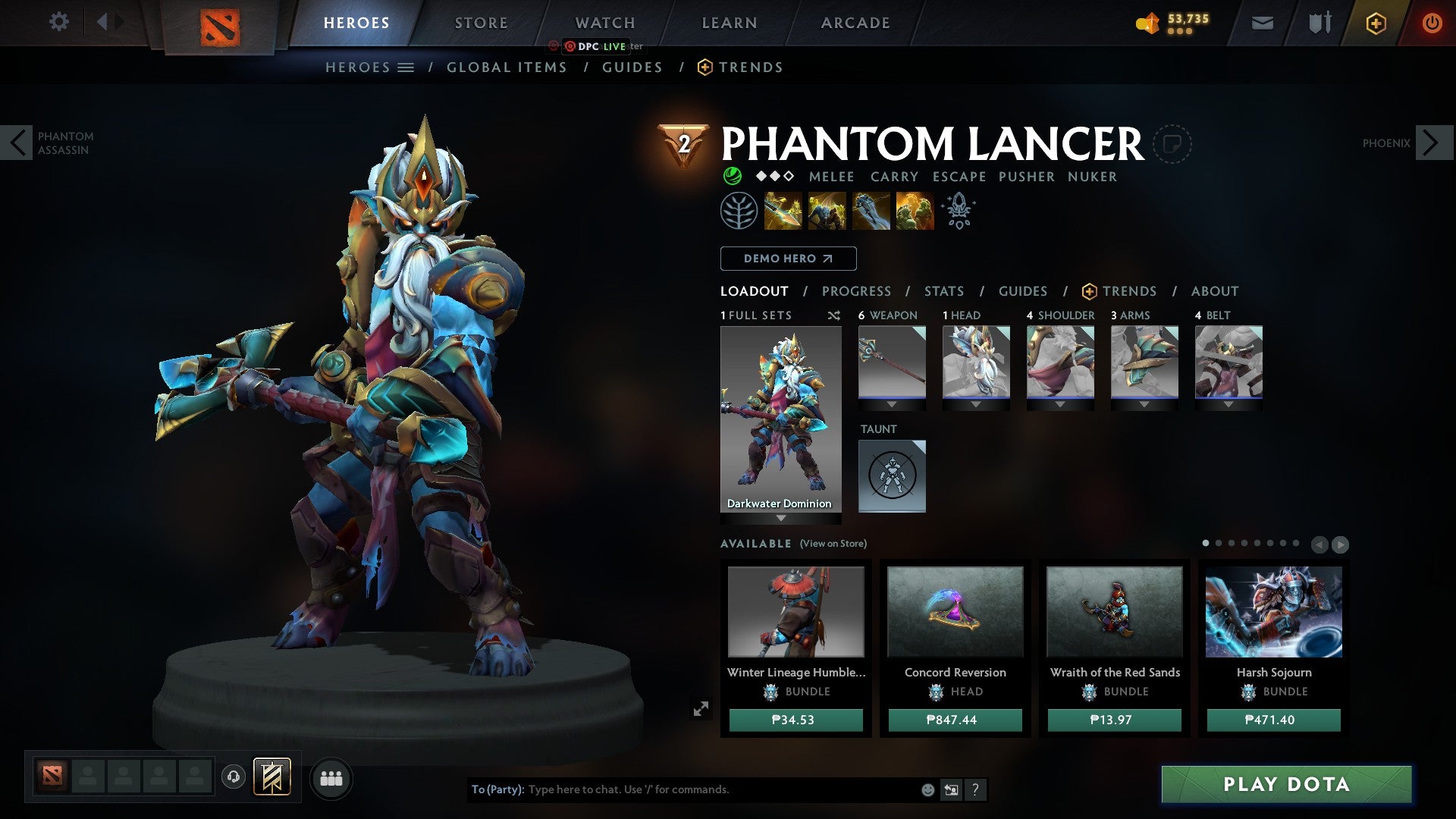
Task: Switch to the STATS tab
Action: [944, 290]
